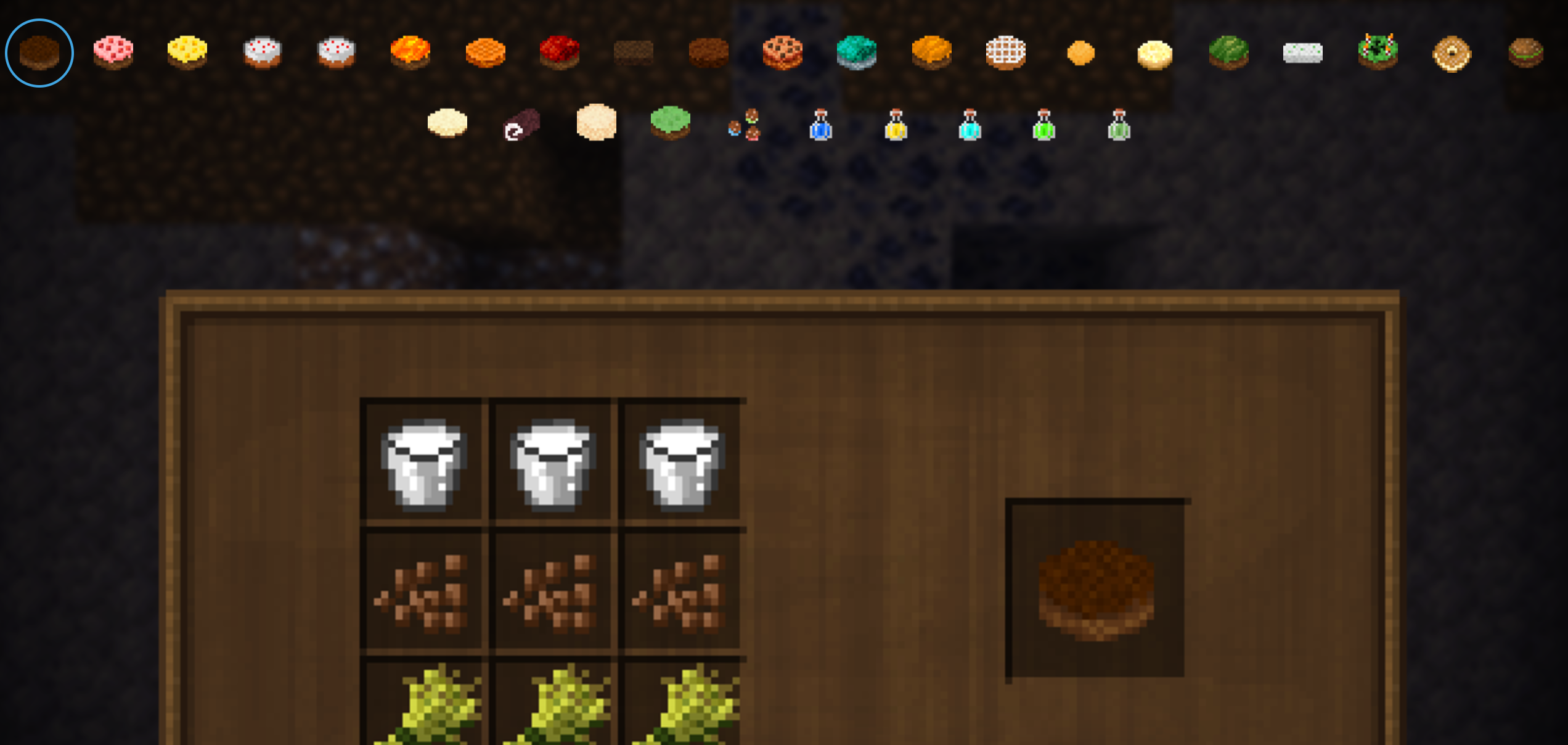Image resolution: width=1568 pixels, height=745 pixels.
Task: Click the pink frosted pancake item
Action: [112, 53]
